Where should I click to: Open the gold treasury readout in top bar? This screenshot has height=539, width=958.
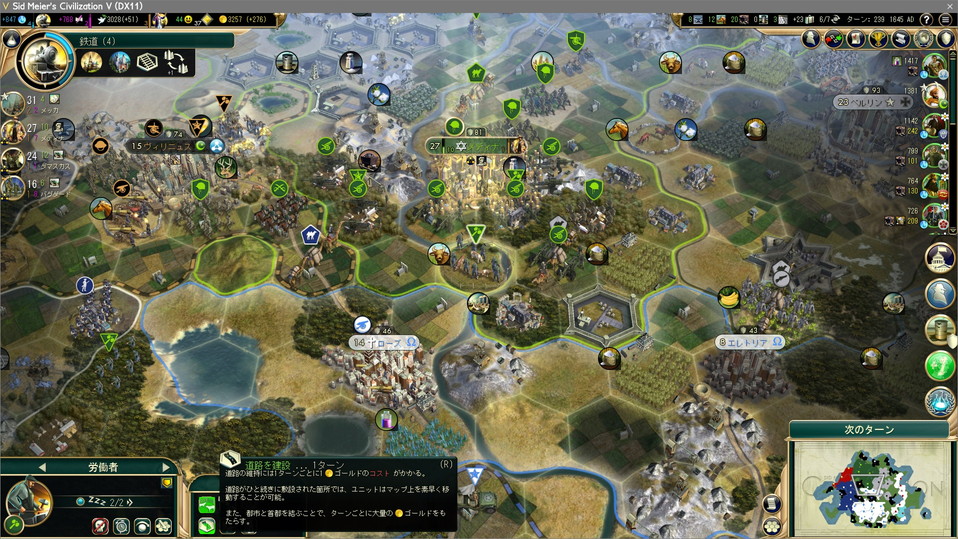pos(239,20)
